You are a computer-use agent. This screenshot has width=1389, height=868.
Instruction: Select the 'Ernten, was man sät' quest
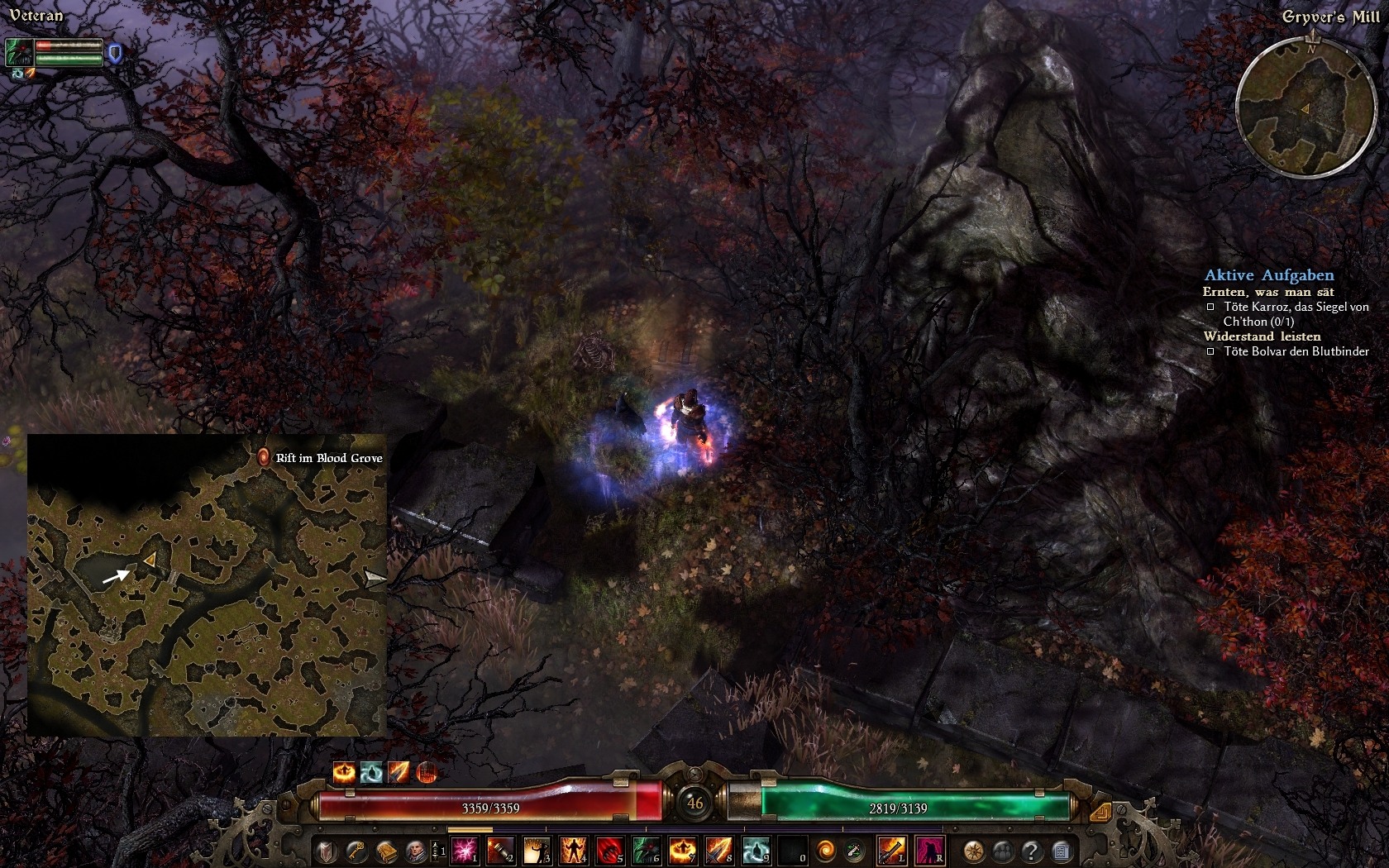(x=1267, y=292)
